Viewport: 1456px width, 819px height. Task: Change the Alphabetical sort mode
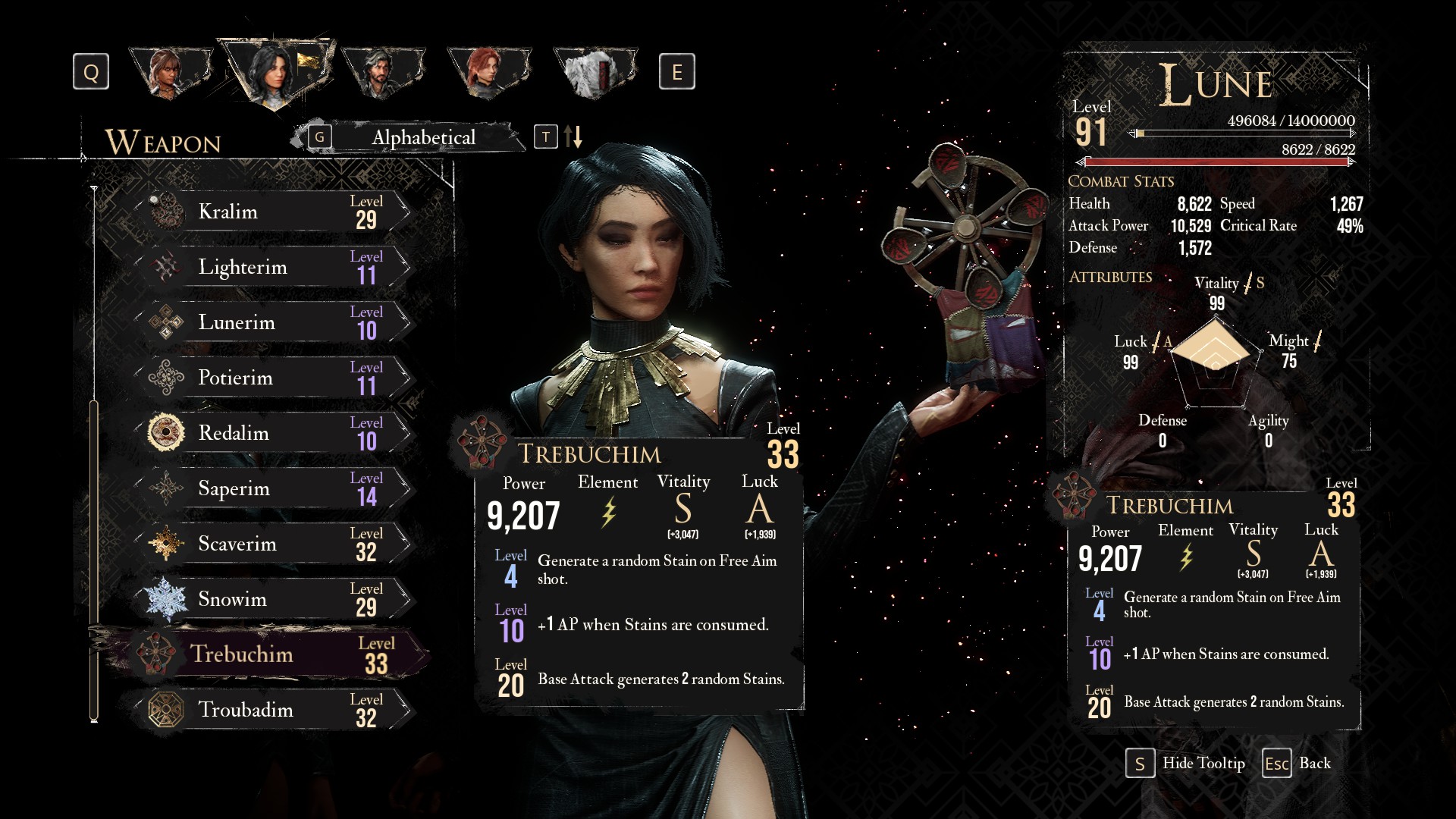click(423, 137)
